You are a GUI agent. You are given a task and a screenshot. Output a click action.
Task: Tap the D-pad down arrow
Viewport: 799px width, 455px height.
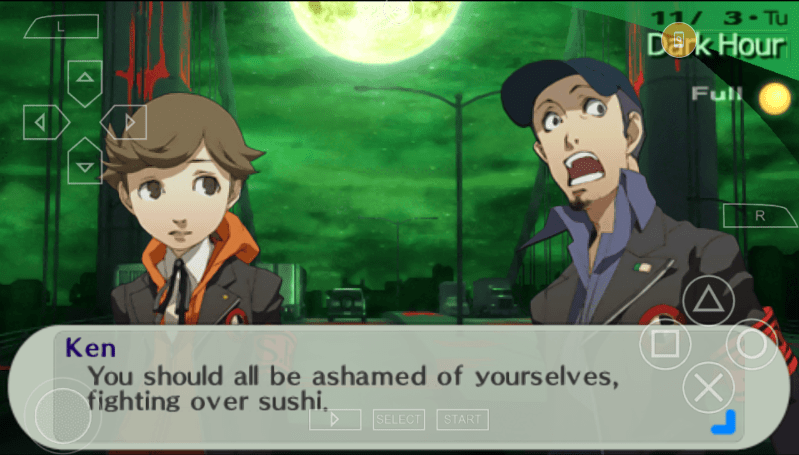pos(85,164)
